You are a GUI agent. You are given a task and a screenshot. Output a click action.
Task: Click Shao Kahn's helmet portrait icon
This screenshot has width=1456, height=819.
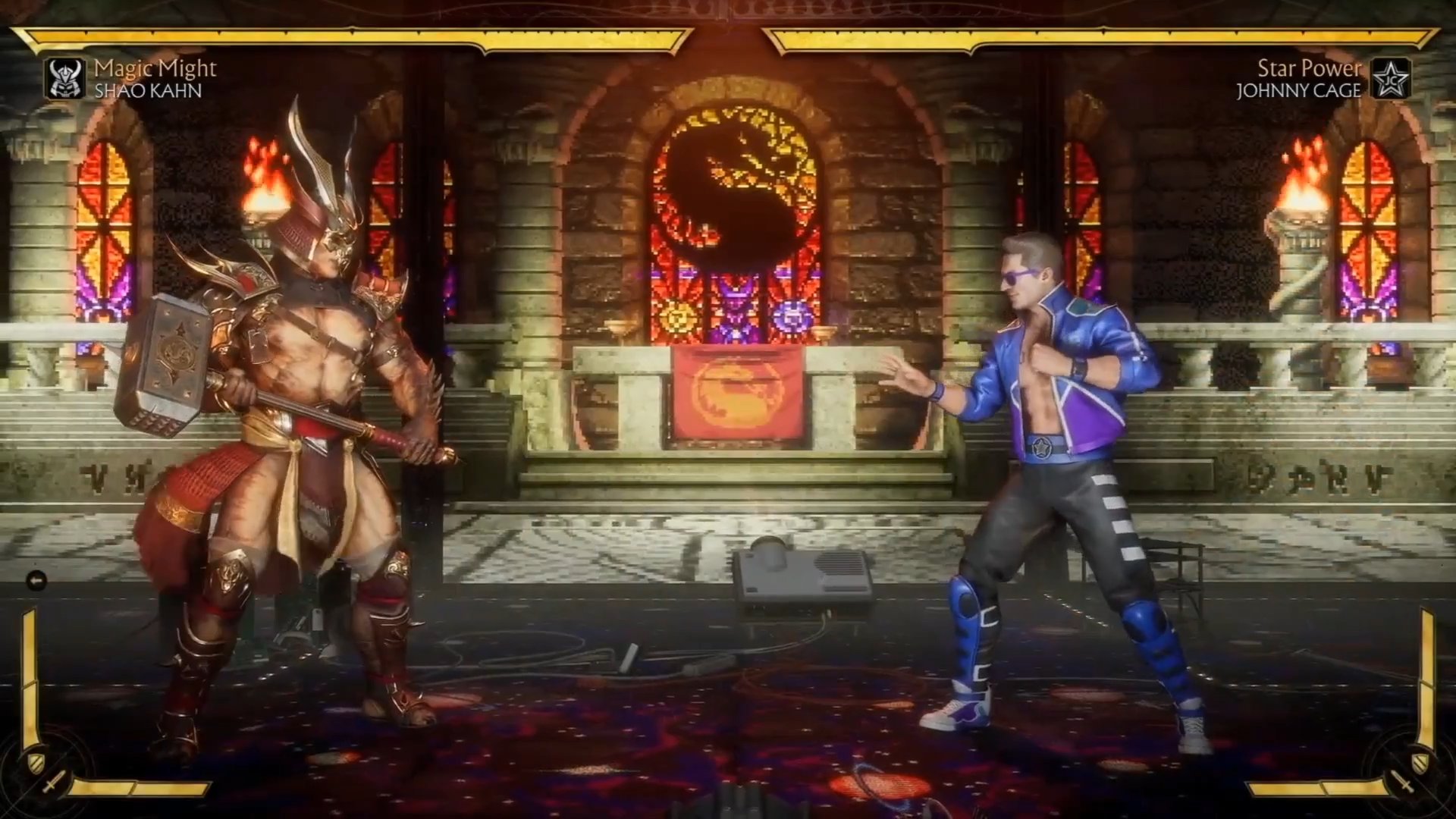point(64,79)
